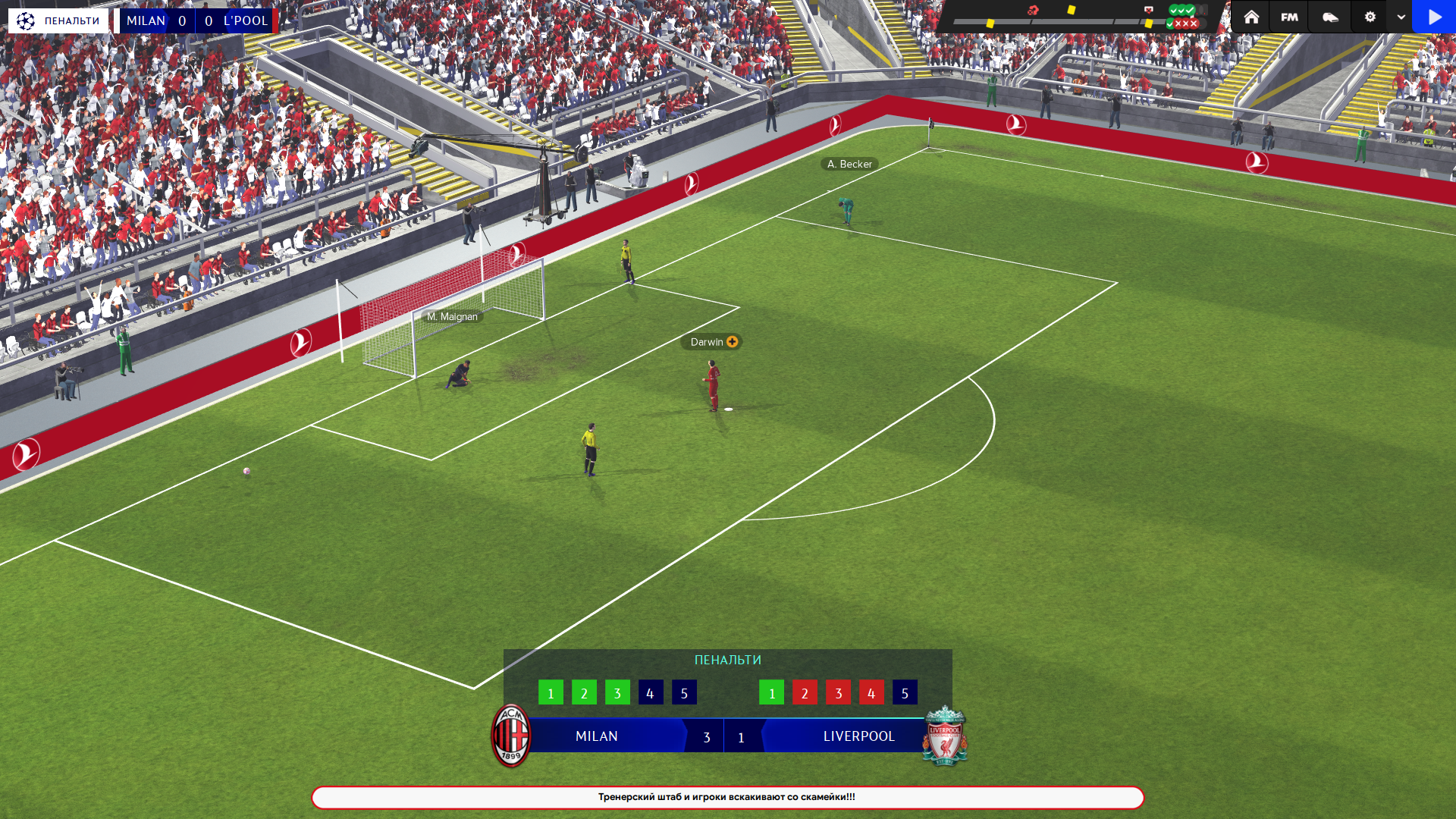Click the Milan team name in scoreboard

[x=146, y=20]
